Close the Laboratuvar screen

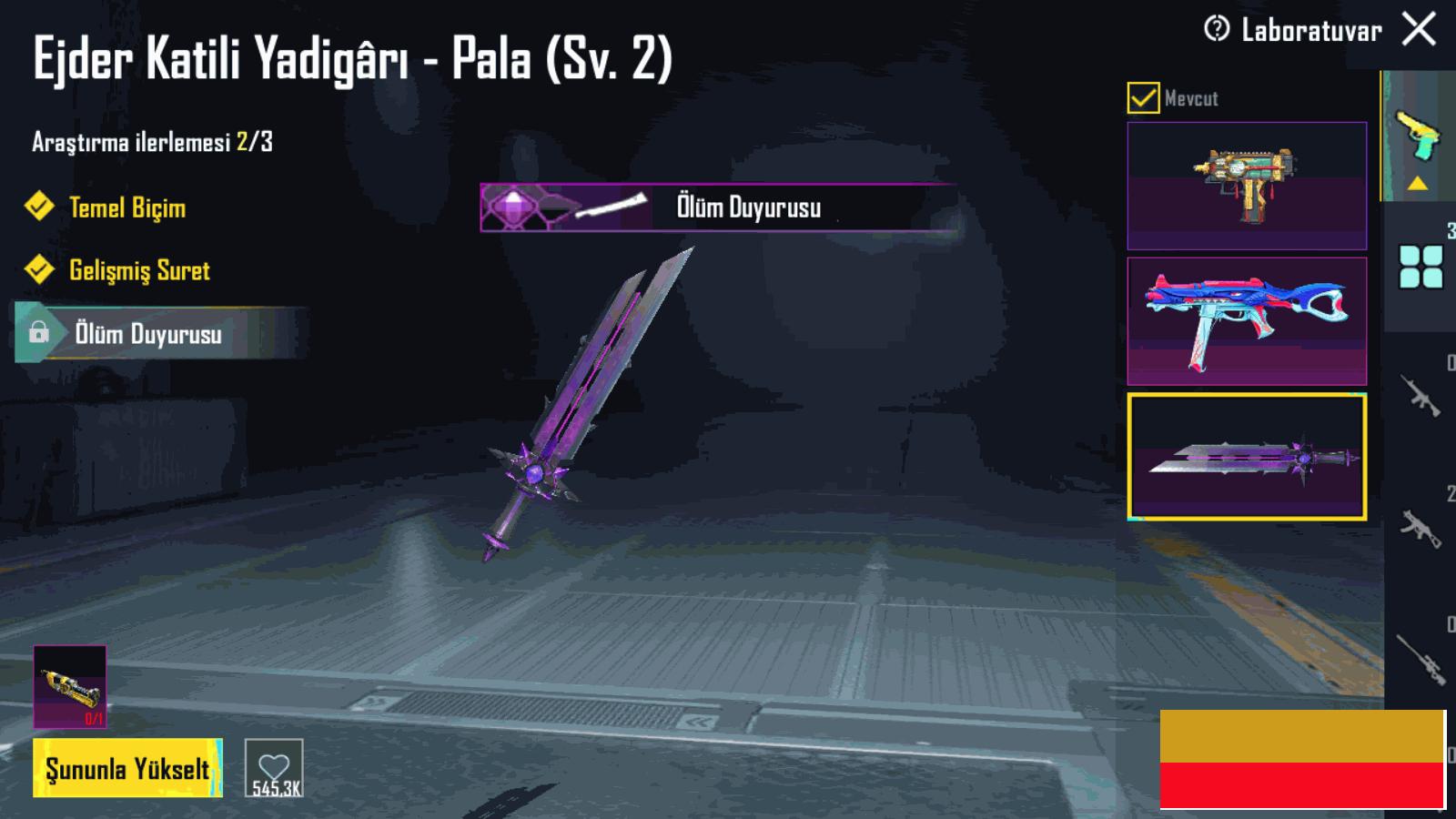click(x=1419, y=29)
